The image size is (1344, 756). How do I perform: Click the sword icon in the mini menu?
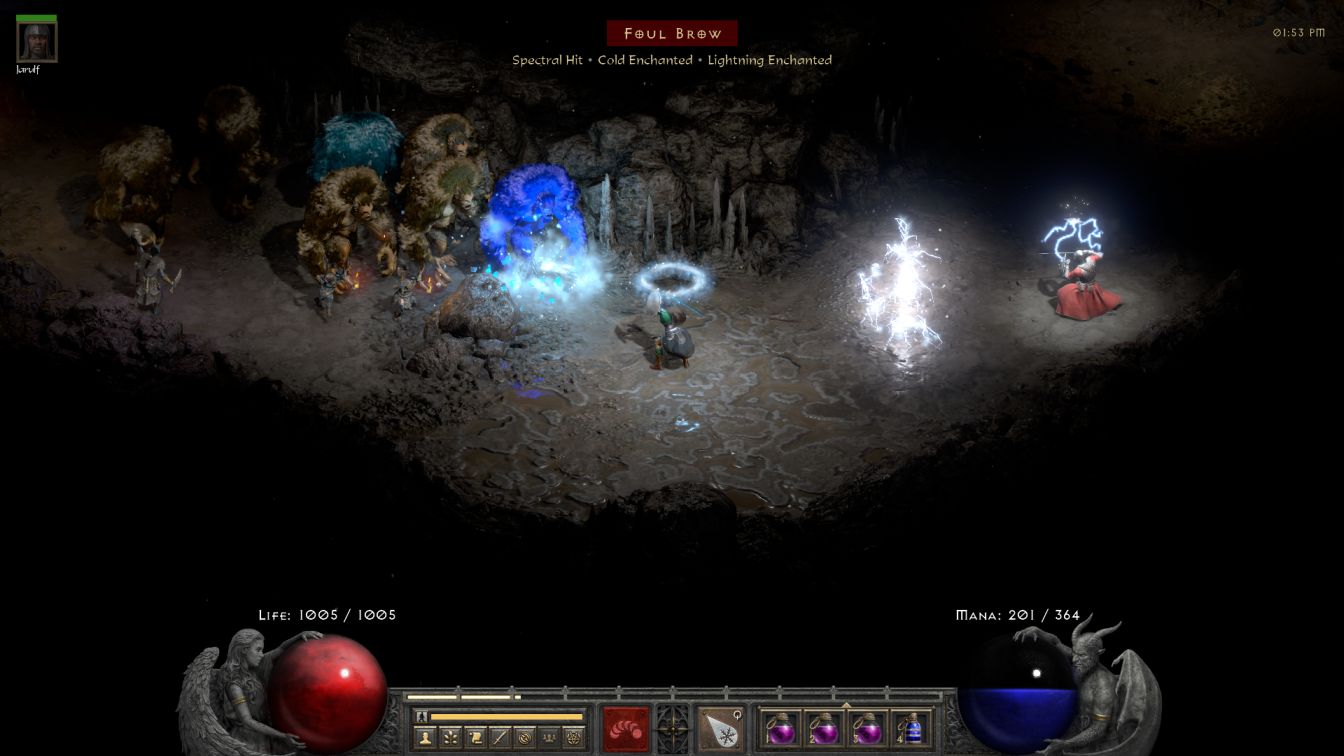[500, 737]
